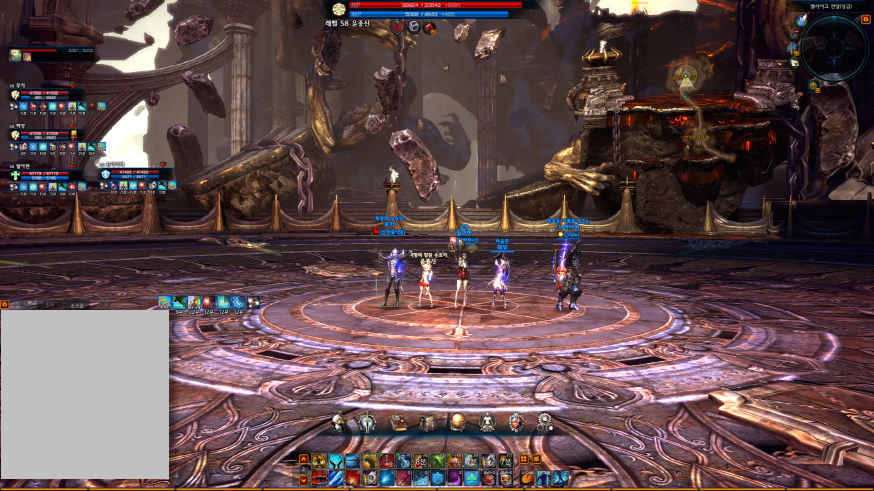Open the golden globe menu icon
This screenshot has width=874, height=491.
[x=457, y=422]
